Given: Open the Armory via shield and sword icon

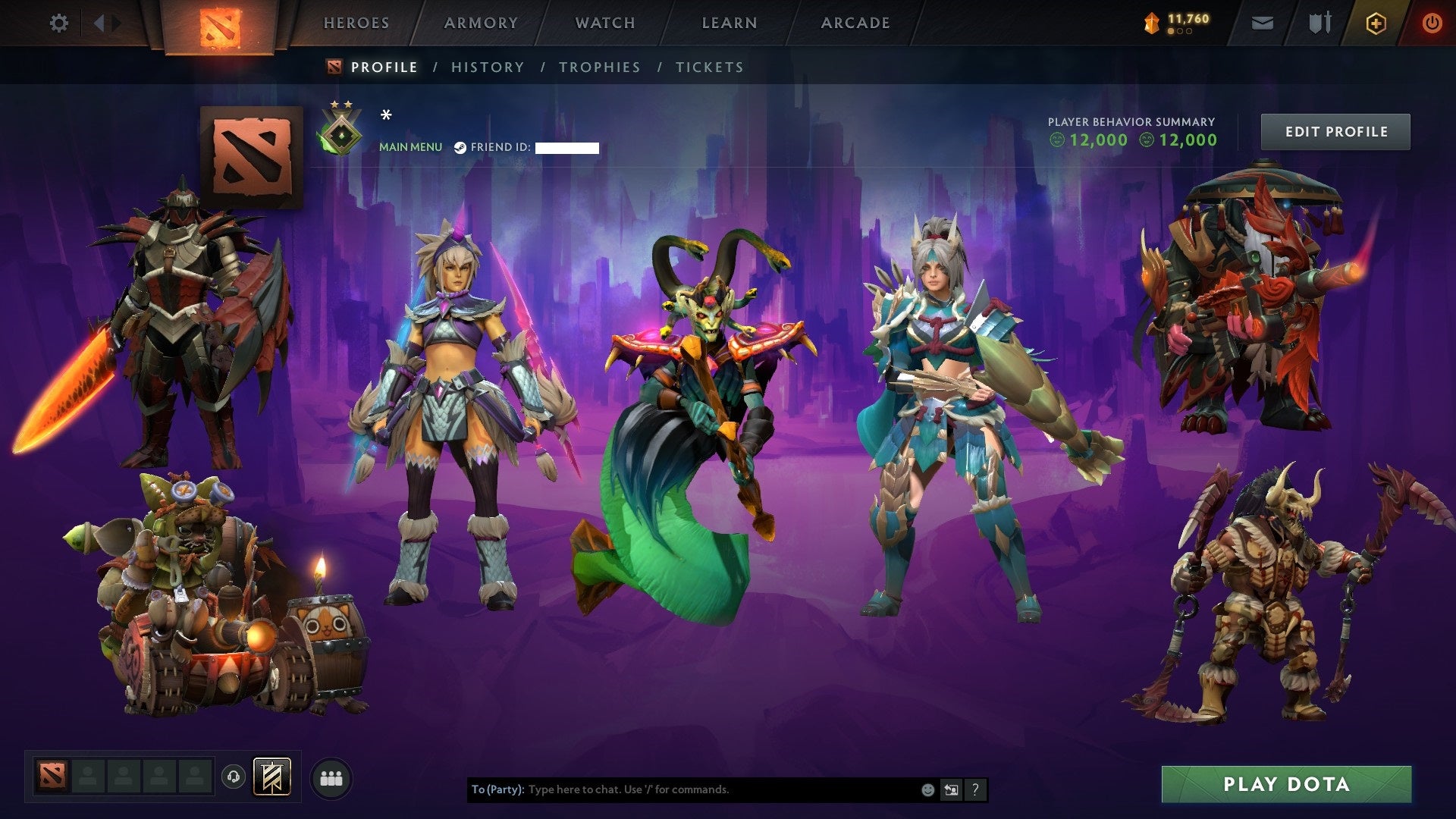Looking at the screenshot, I should (1319, 22).
